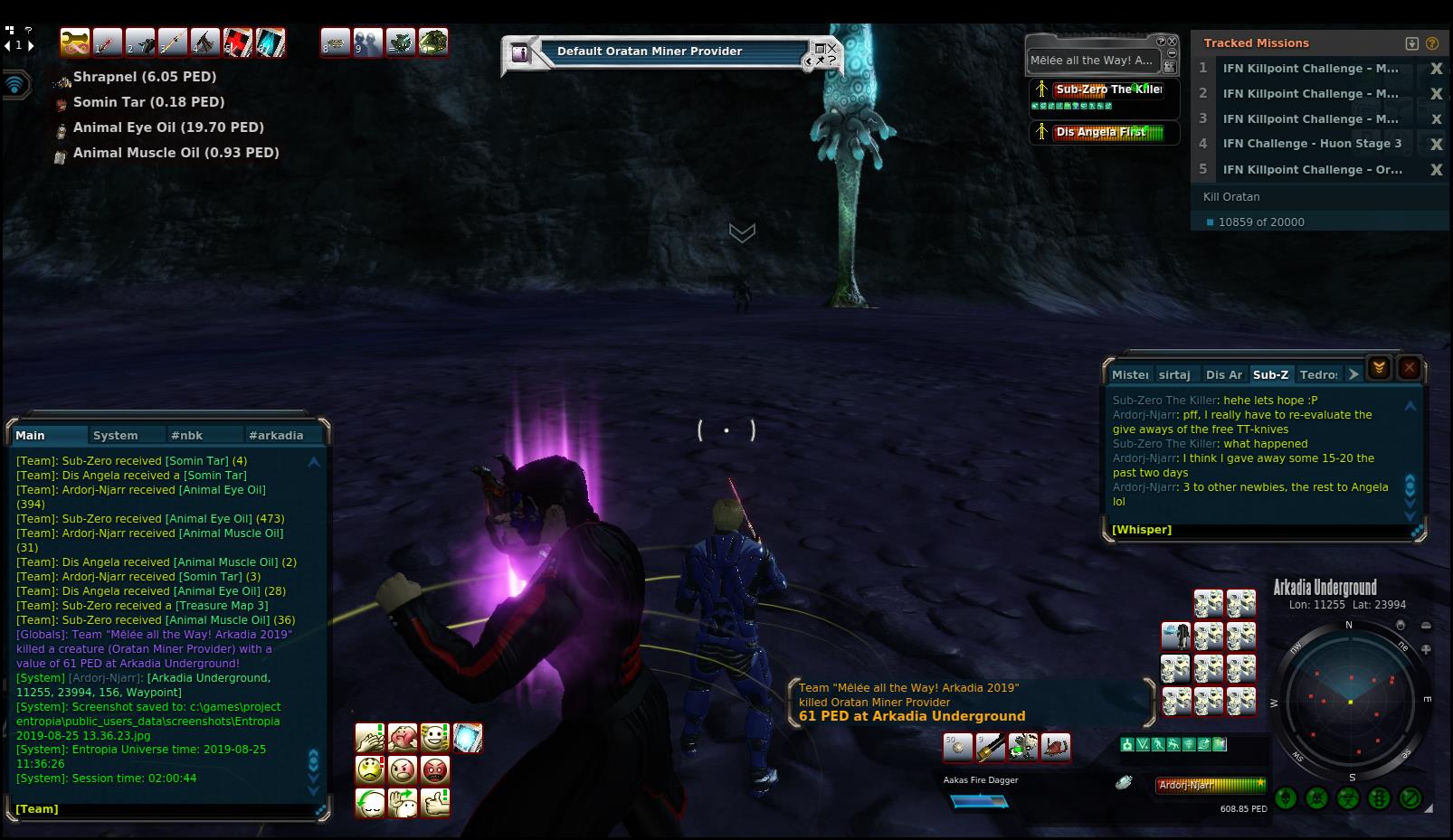Open the #arkadia chat channel tab
This screenshot has width=1453, height=840.
(x=276, y=435)
